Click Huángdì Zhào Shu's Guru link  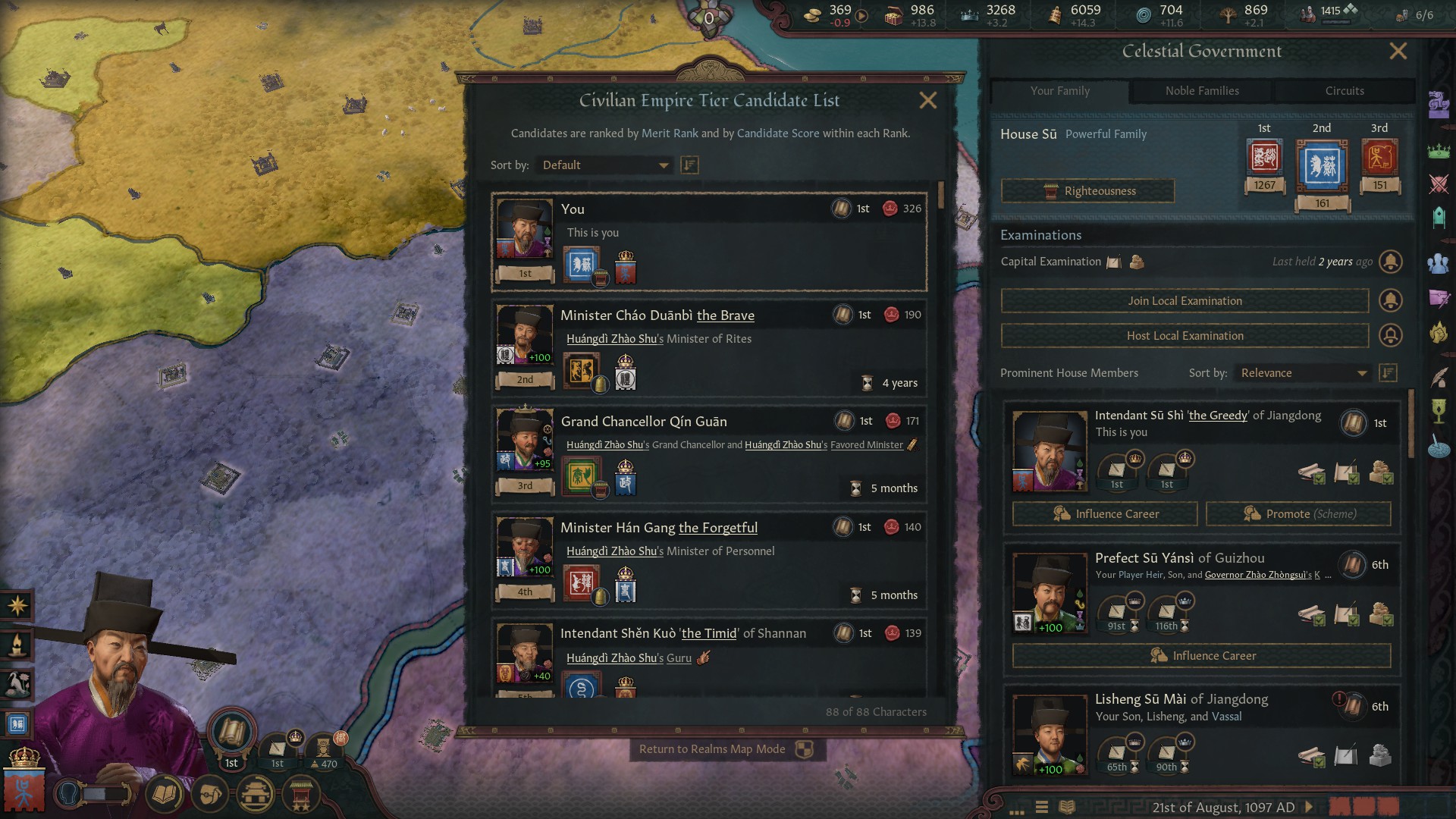679,658
